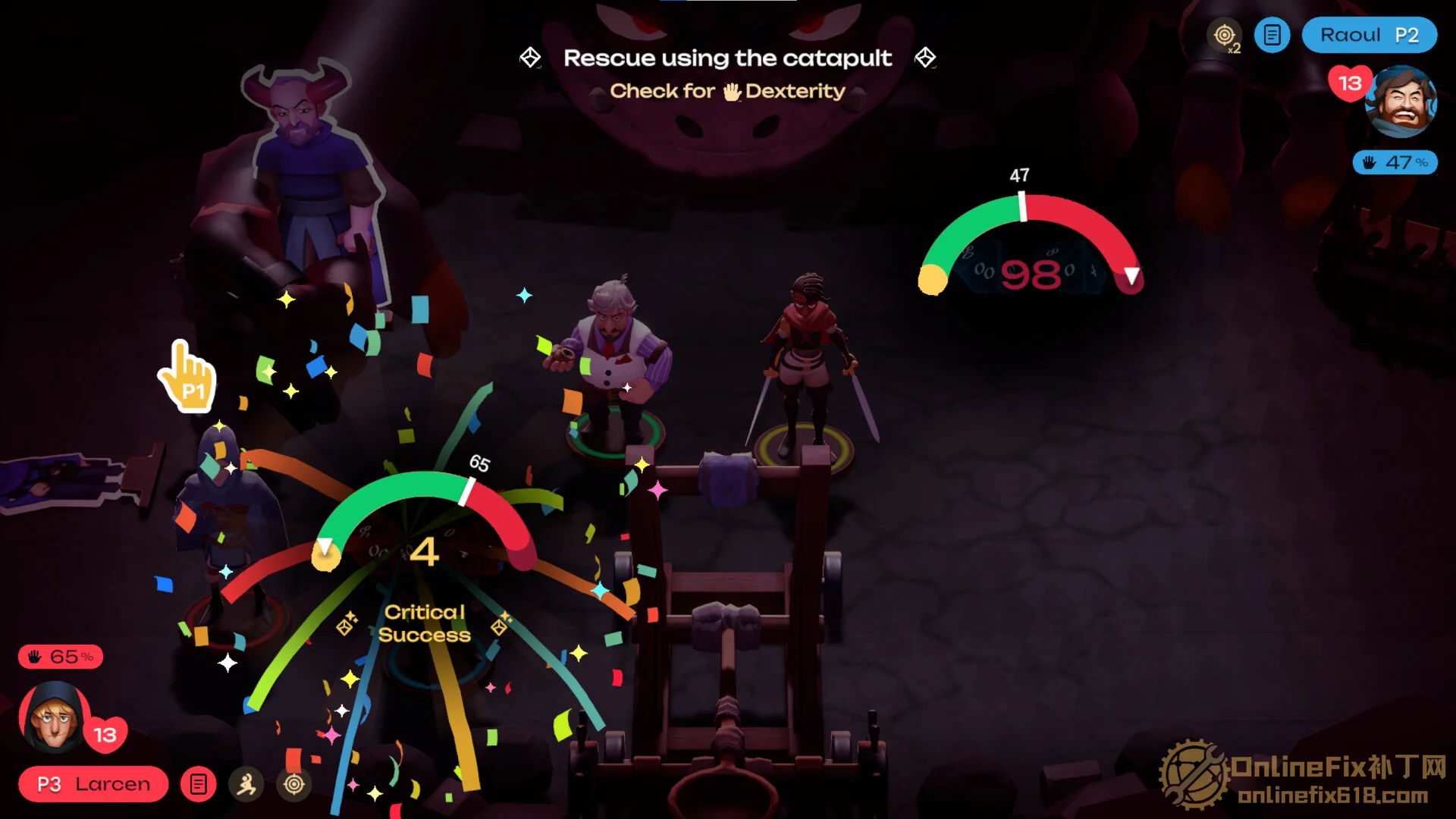Open Raoul's blue character sheet icon
This screenshot has width=1456, height=819.
(1272, 35)
